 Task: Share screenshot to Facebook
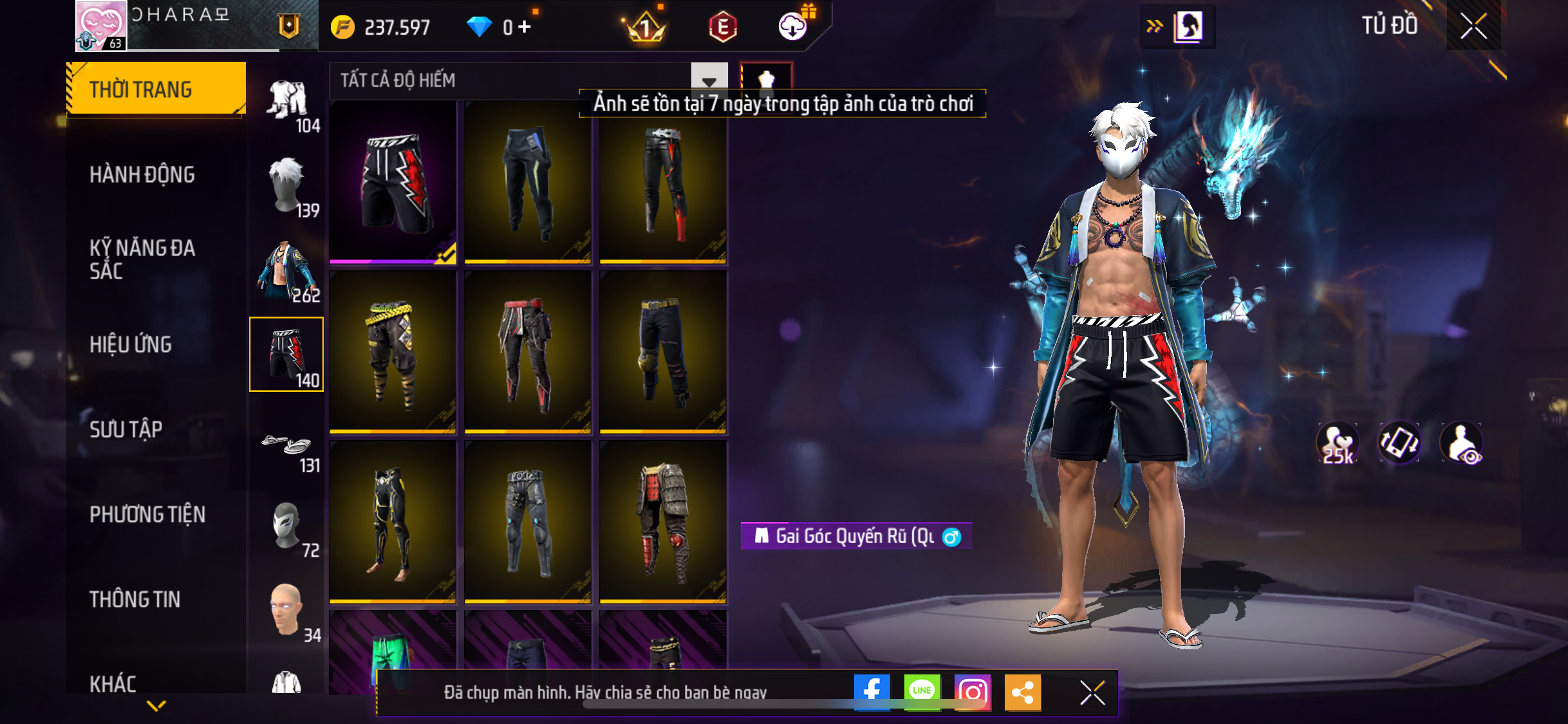coord(872,692)
